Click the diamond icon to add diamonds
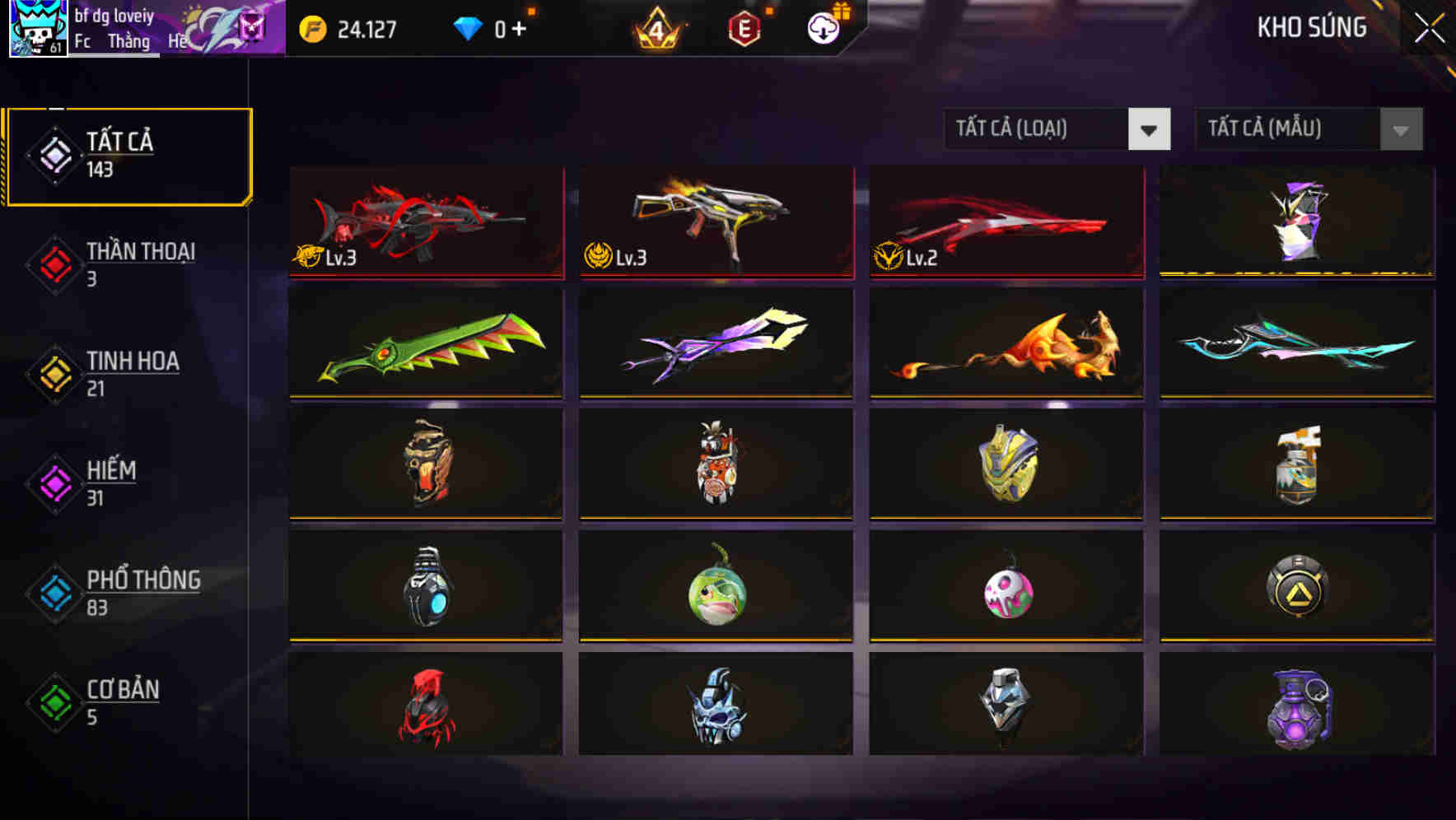The image size is (1456, 820). click(469, 26)
